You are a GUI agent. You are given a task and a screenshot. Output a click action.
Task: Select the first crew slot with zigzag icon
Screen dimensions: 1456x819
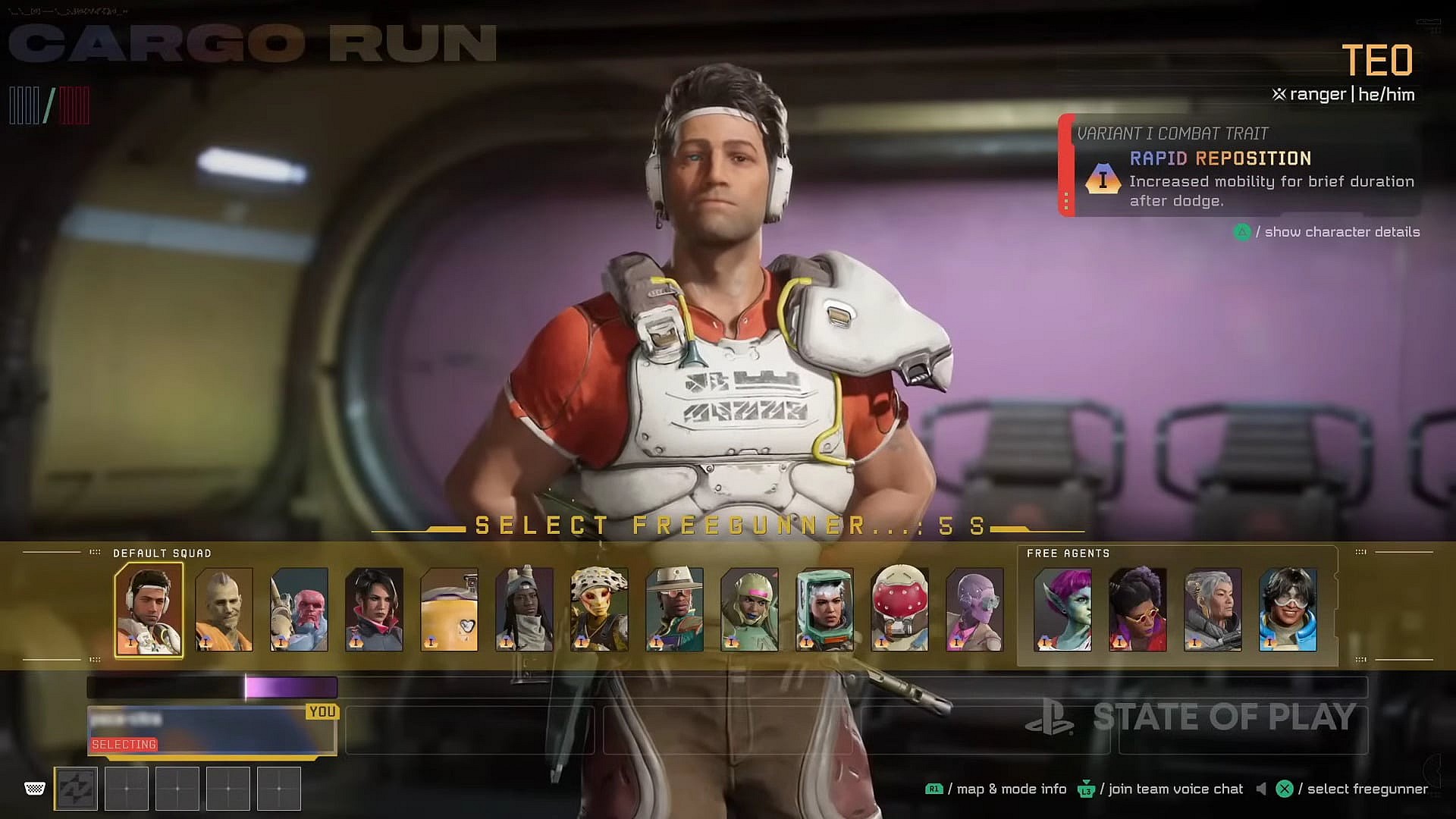click(76, 789)
